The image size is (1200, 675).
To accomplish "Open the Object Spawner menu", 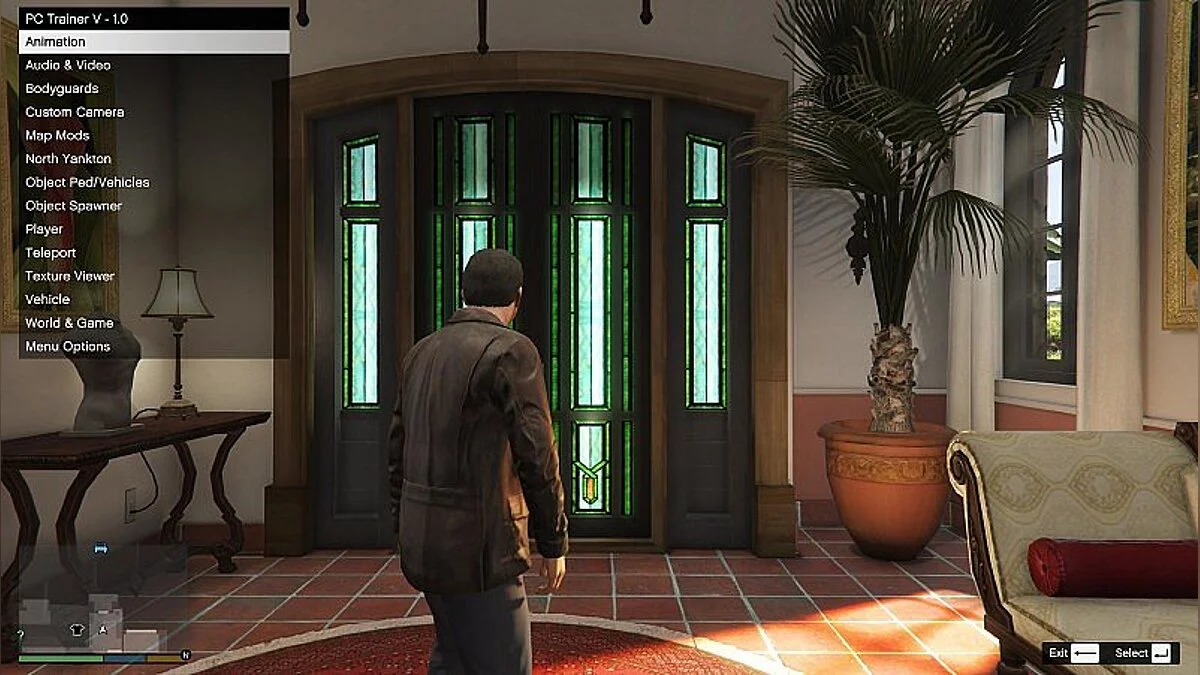I will click(x=74, y=206).
